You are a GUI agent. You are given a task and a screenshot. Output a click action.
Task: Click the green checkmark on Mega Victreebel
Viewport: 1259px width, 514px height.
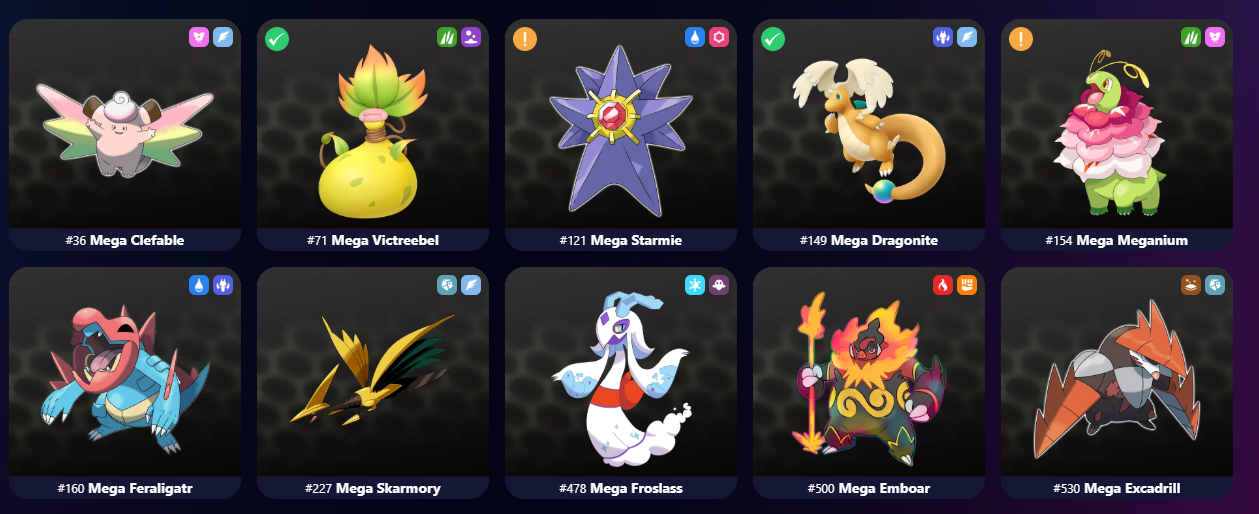pyautogui.click(x=277, y=39)
